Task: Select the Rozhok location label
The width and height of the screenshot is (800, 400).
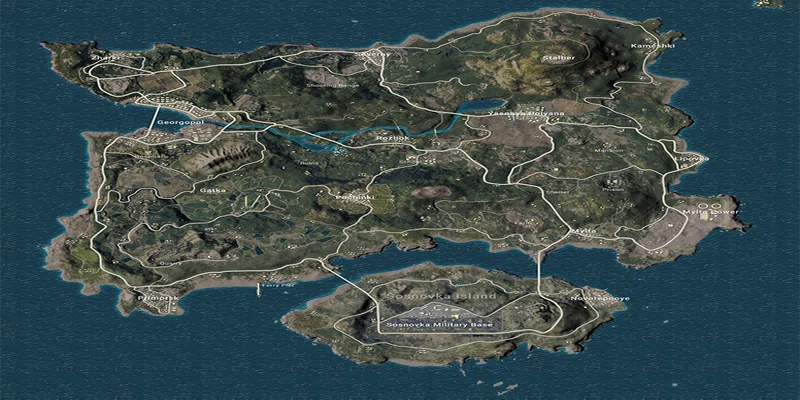Action: pyautogui.click(x=392, y=138)
